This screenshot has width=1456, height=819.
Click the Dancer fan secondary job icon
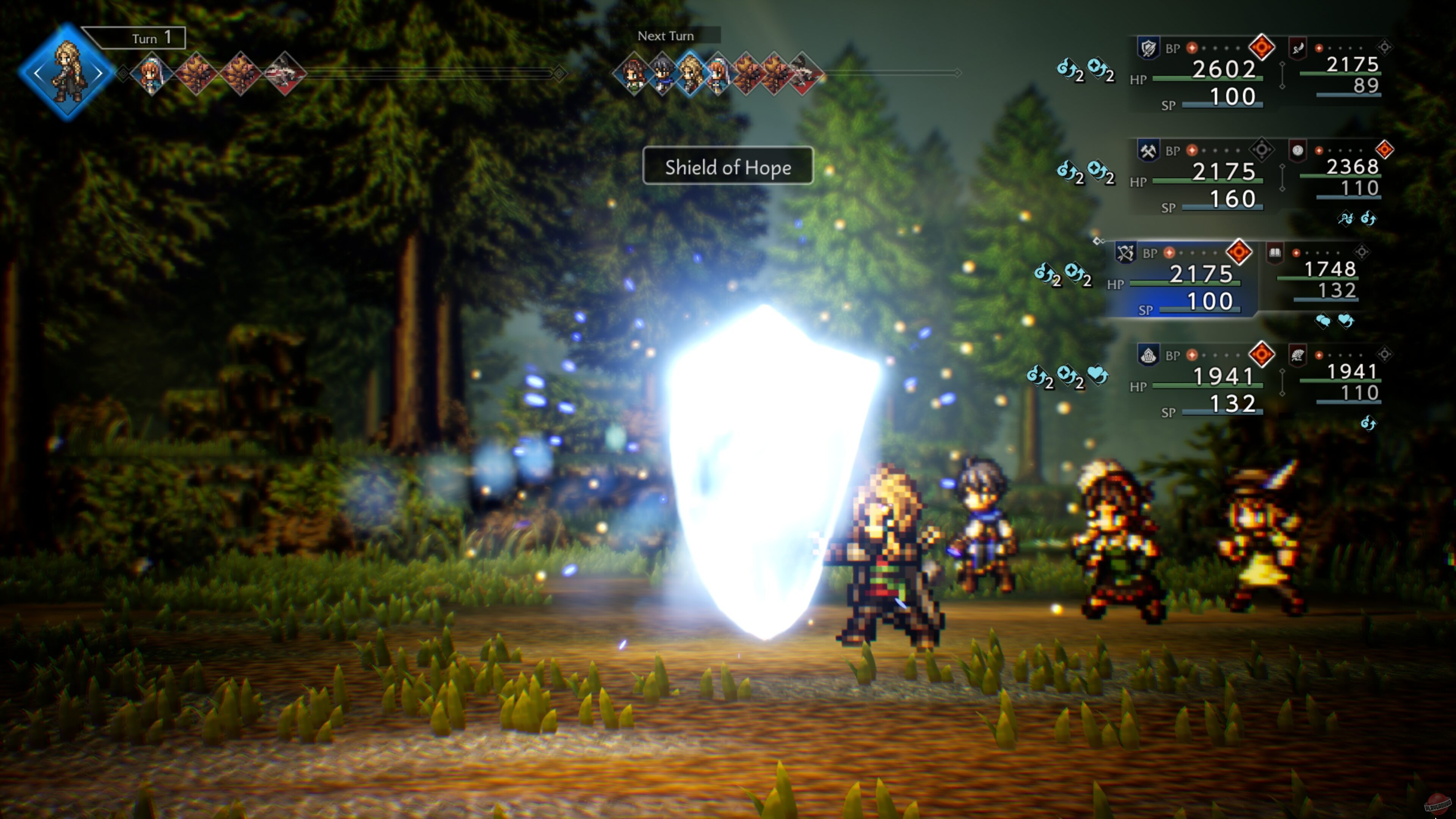[1298, 355]
